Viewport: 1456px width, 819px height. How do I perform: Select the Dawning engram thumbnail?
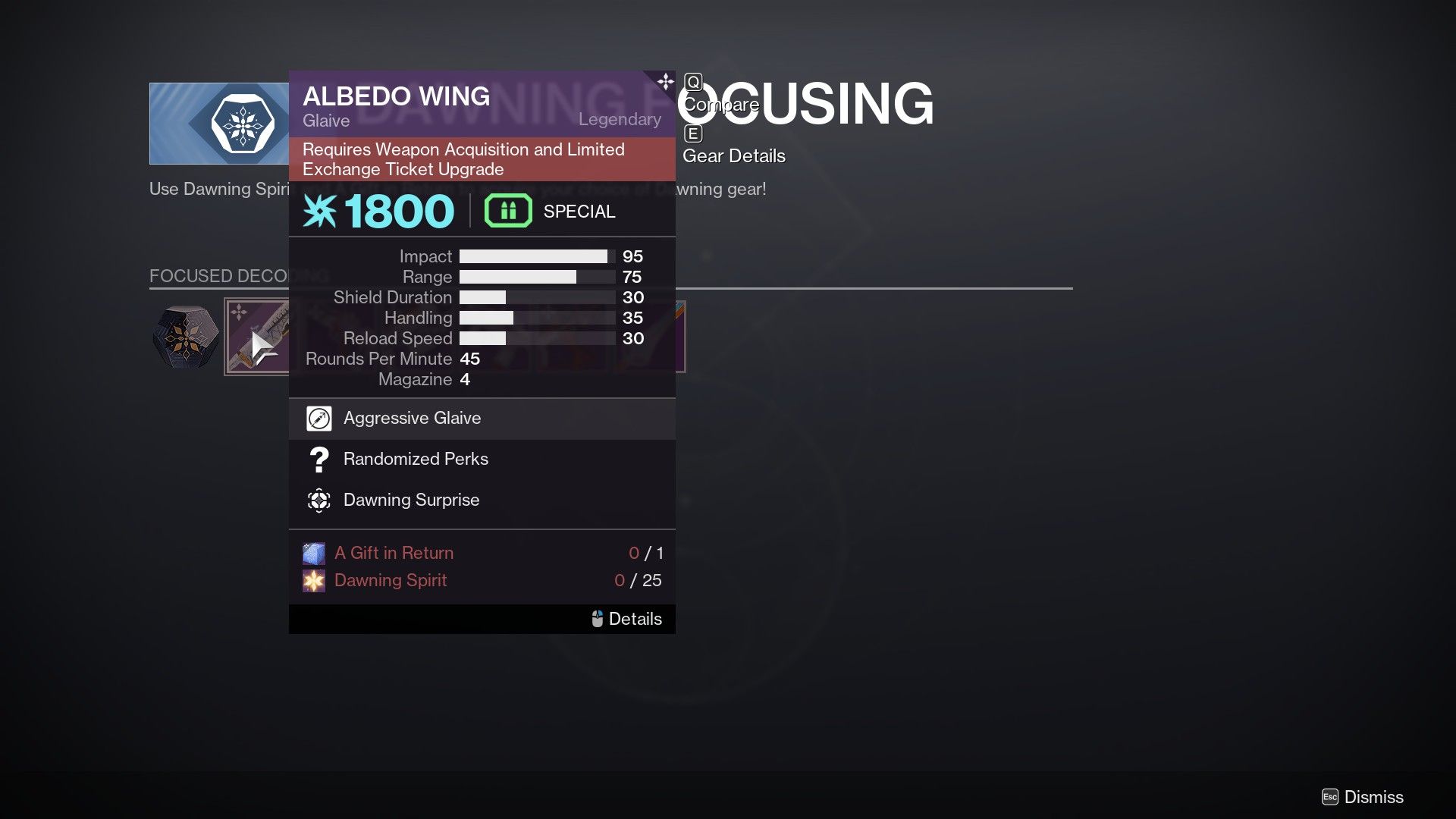click(x=184, y=336)
